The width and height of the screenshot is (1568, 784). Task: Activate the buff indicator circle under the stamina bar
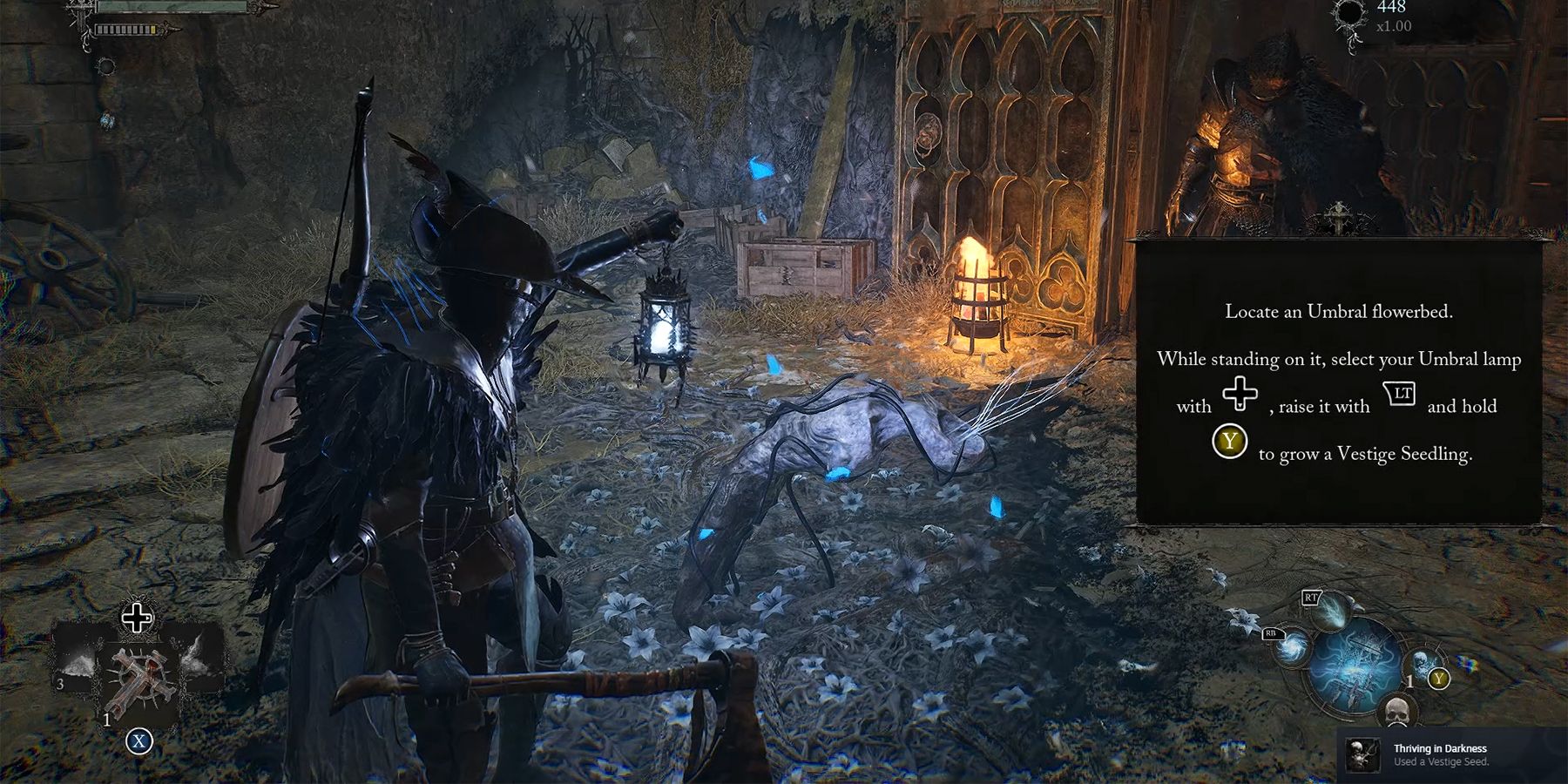tap(107, 67)
